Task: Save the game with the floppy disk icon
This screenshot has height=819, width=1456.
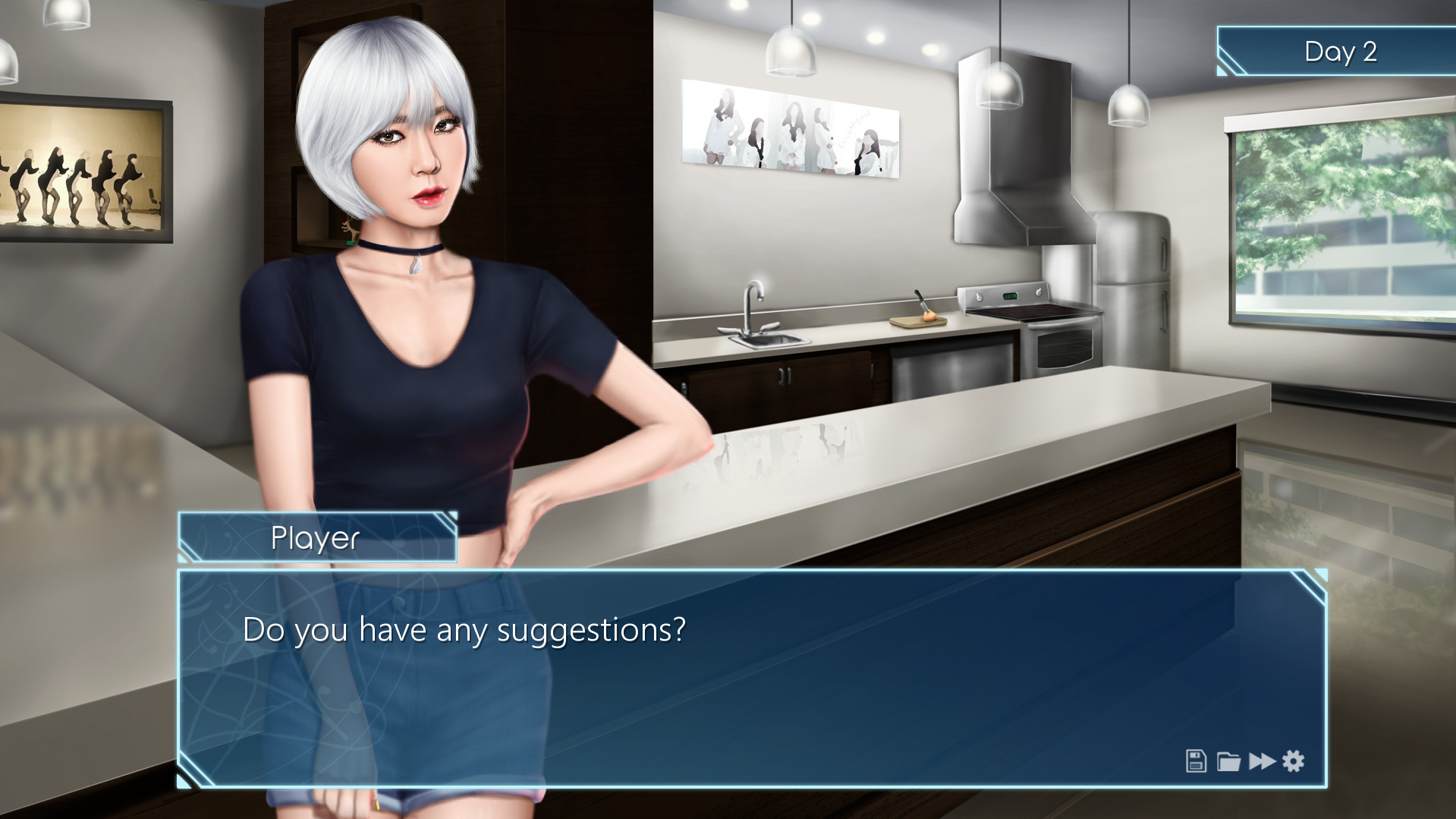Action: (1196, 761)
